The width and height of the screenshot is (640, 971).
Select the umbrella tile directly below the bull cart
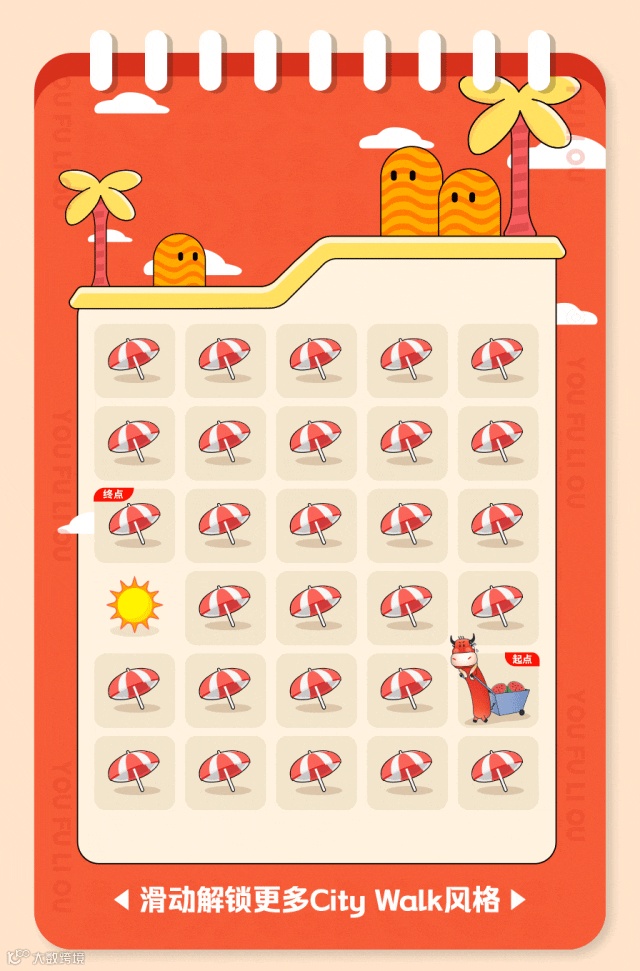[497, 772]
